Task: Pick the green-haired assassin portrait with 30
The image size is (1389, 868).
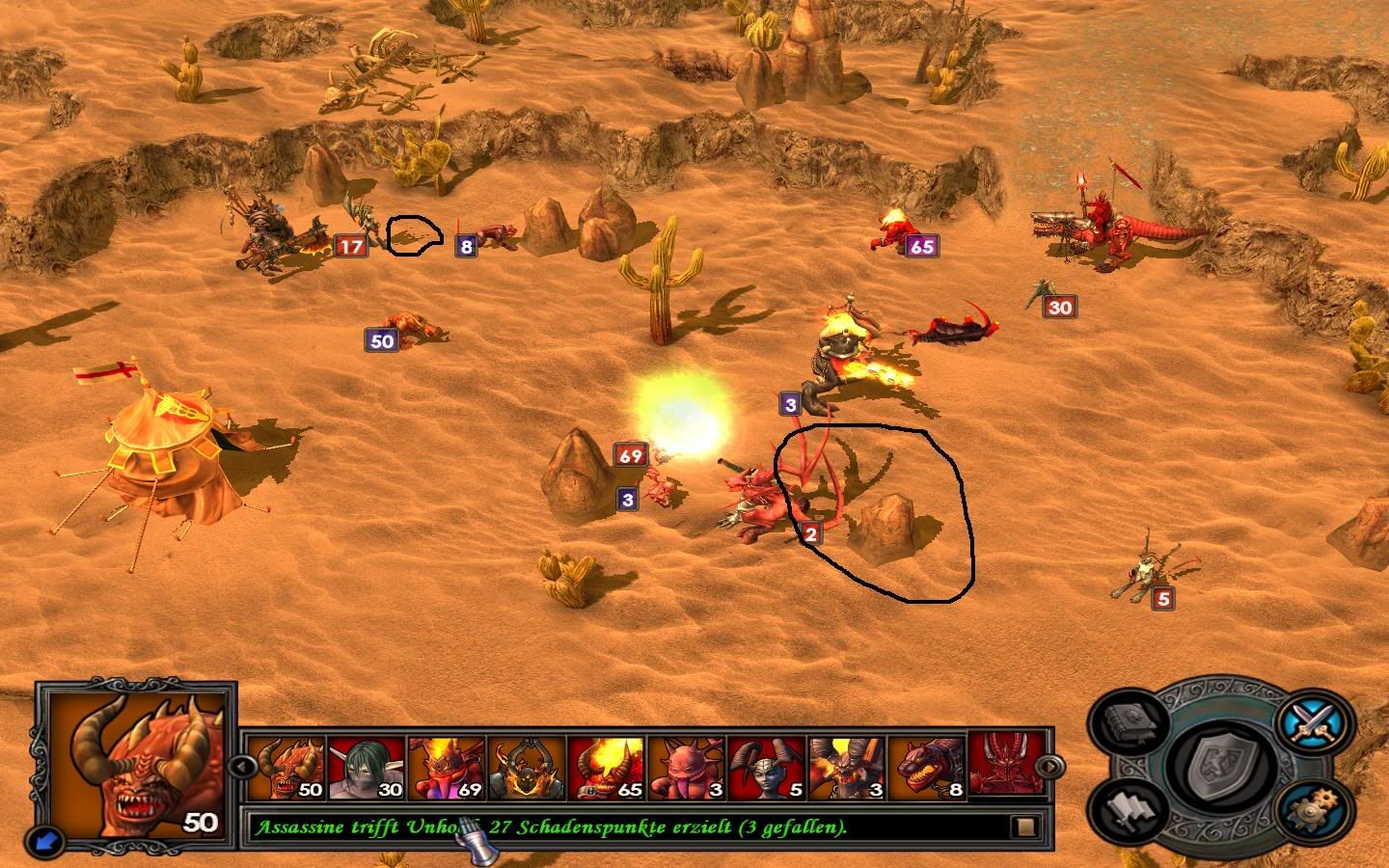Action: point(367,769)
